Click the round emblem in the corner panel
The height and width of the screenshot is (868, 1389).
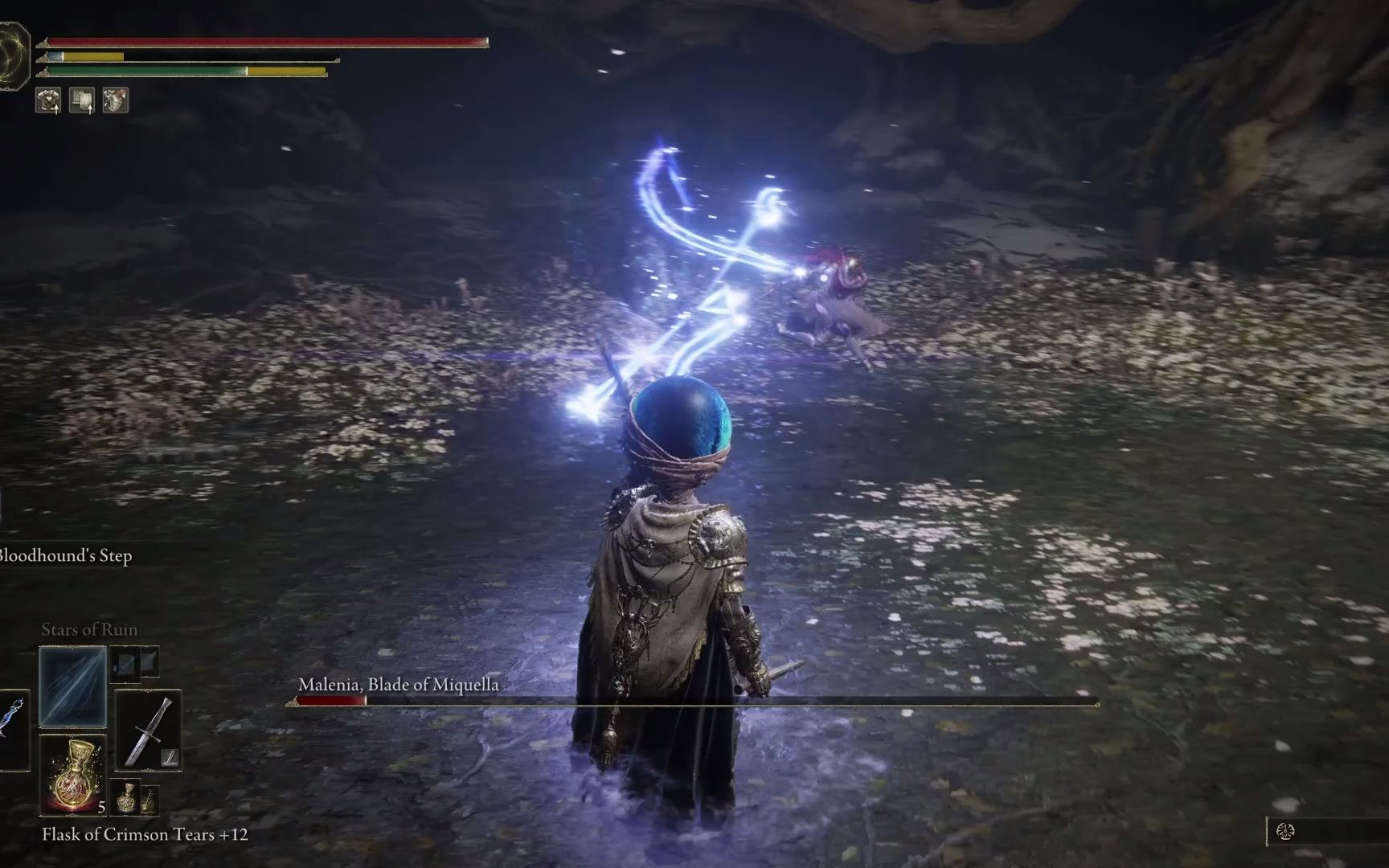[1285, 832]
